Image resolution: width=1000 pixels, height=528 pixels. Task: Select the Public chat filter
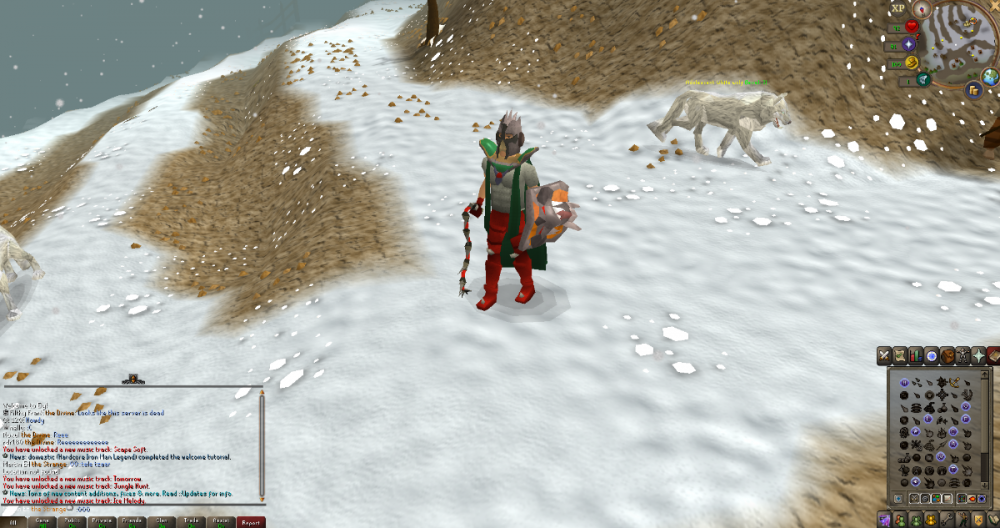[x=72, y=522]
